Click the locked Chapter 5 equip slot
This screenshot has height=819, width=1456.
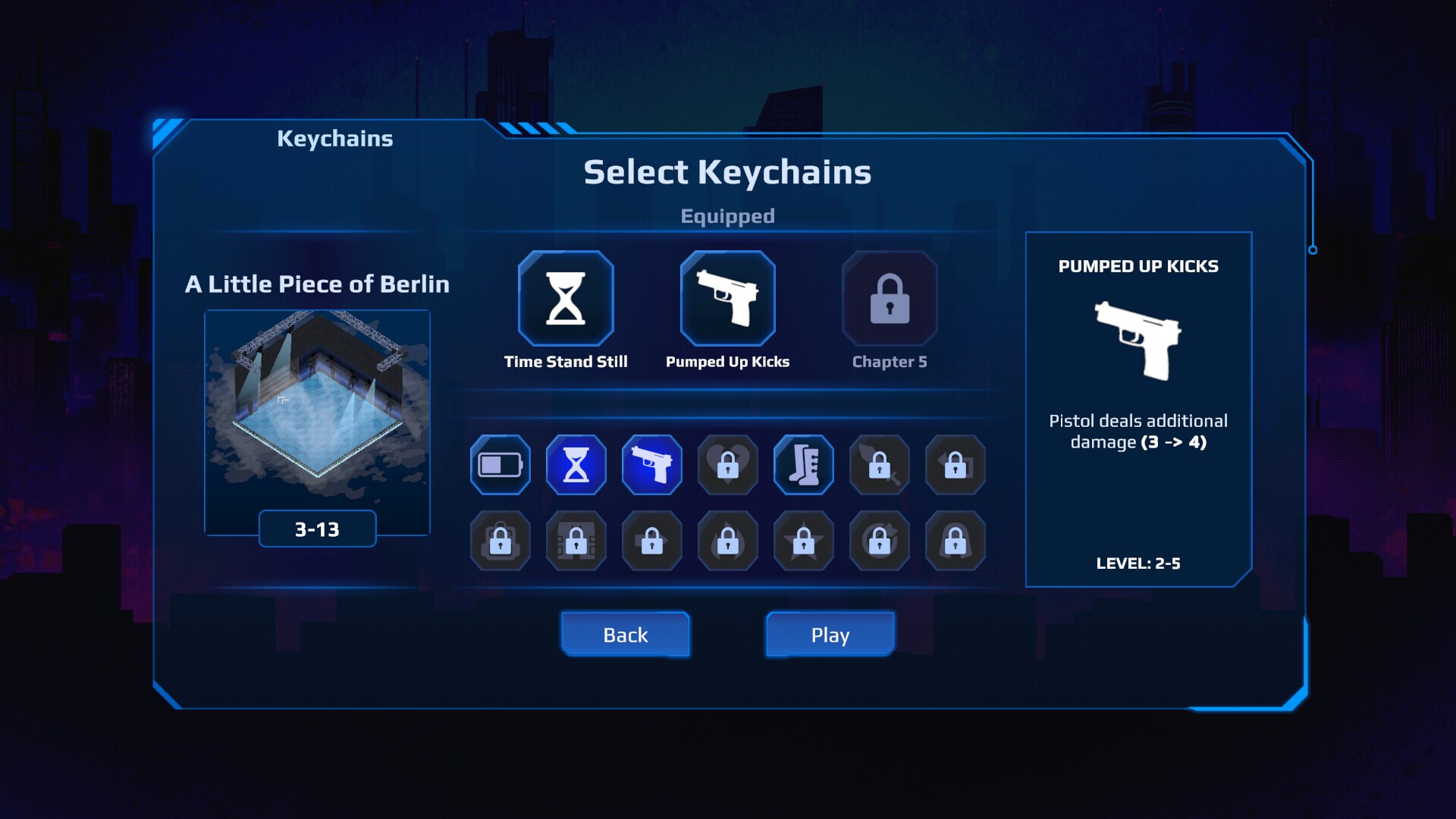point(889,298)
